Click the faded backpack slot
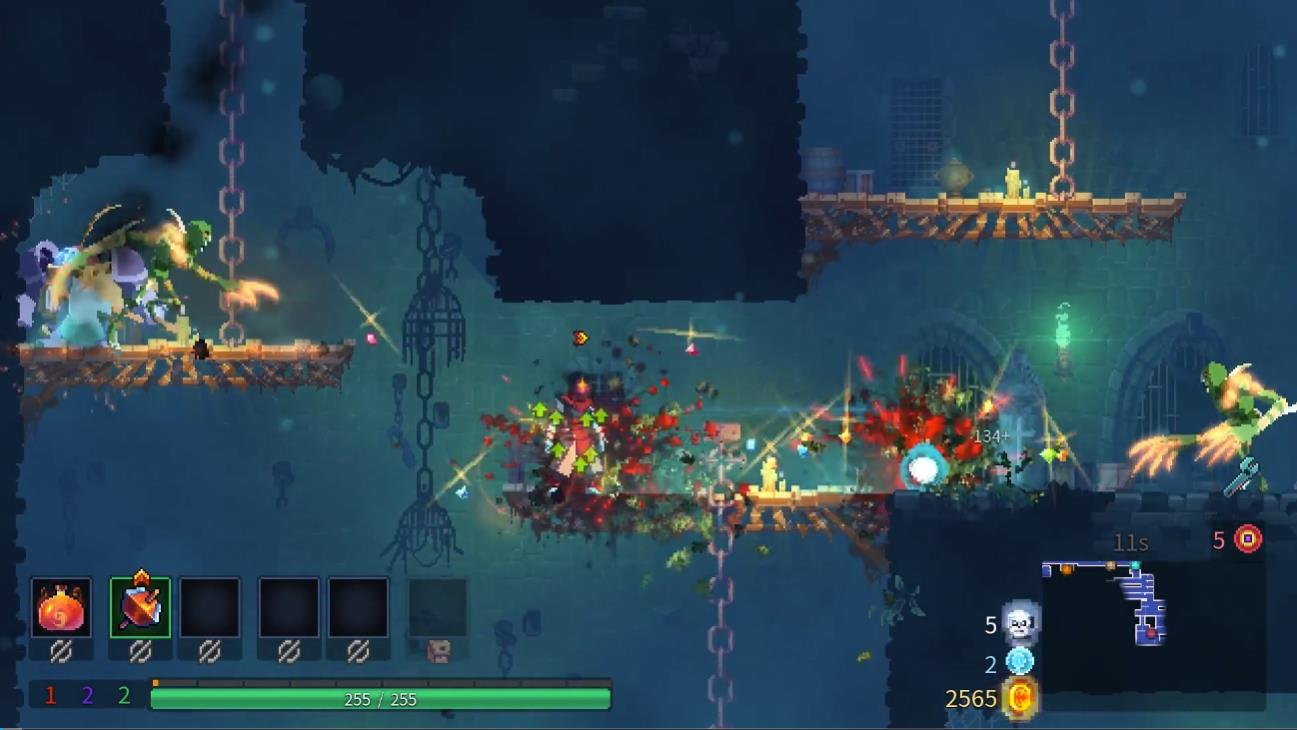The width and height of the screenshot is (1297, 730). pyautogui.click(x=438, y=608)
